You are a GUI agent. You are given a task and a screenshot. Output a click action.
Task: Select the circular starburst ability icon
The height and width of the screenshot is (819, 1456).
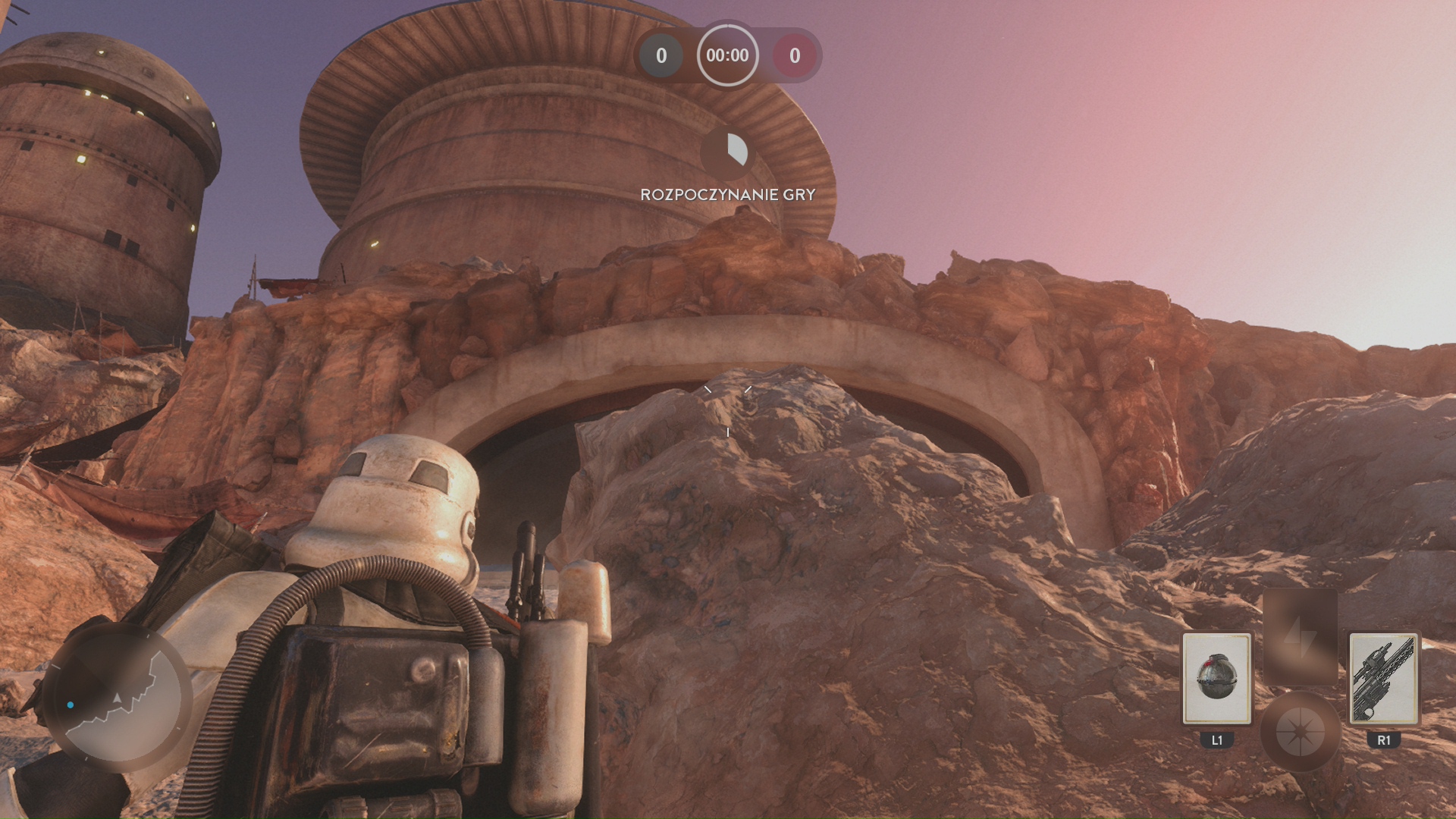tap(1300, 733)
